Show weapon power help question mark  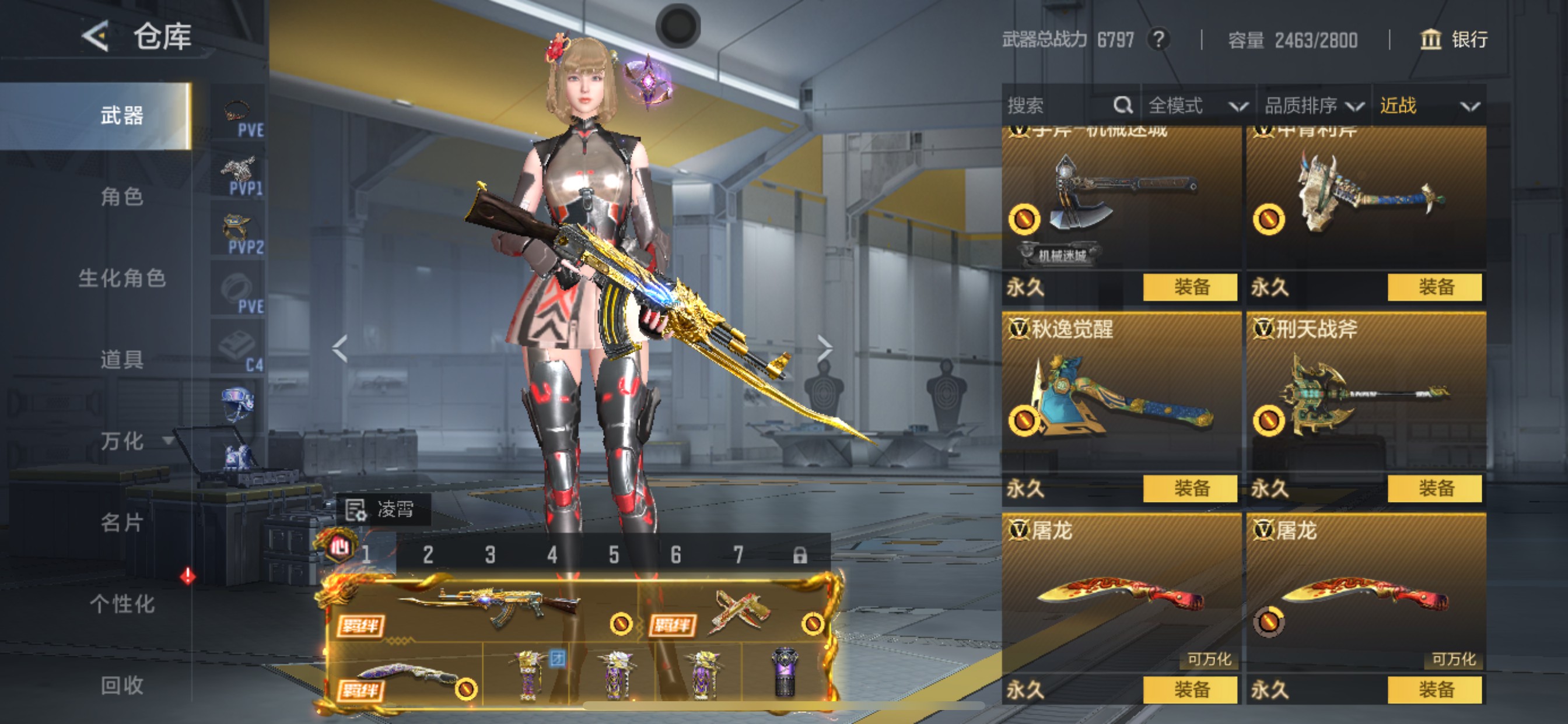pos(1158,40)
